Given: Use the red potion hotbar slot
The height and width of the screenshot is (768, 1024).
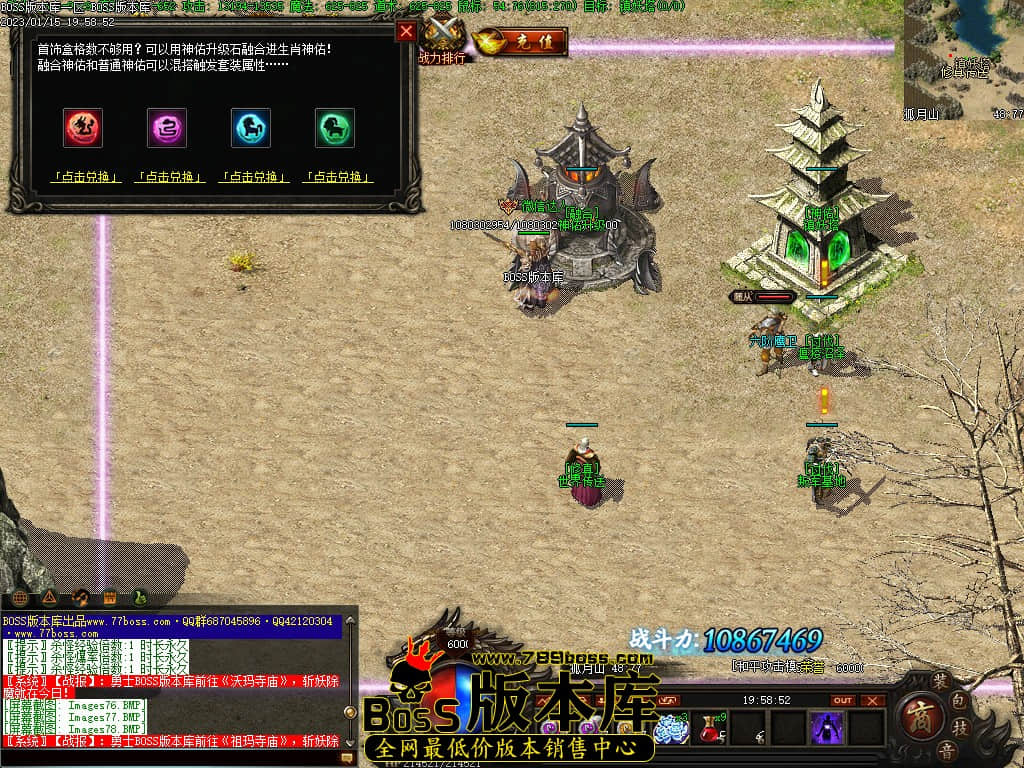Looking at the screenshot, I should pos(712,727).
